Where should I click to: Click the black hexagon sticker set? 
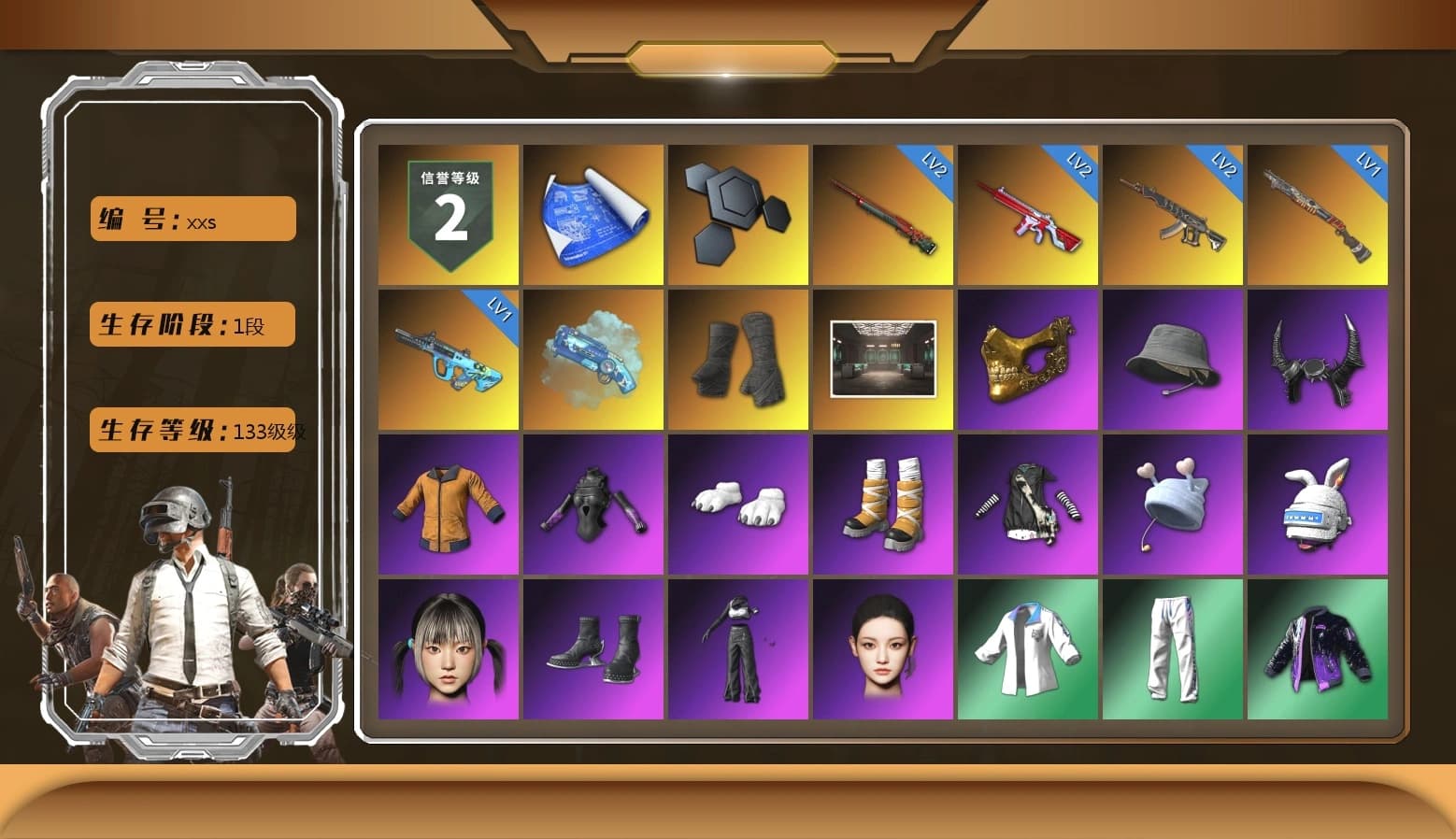click(x=738, y=215)
